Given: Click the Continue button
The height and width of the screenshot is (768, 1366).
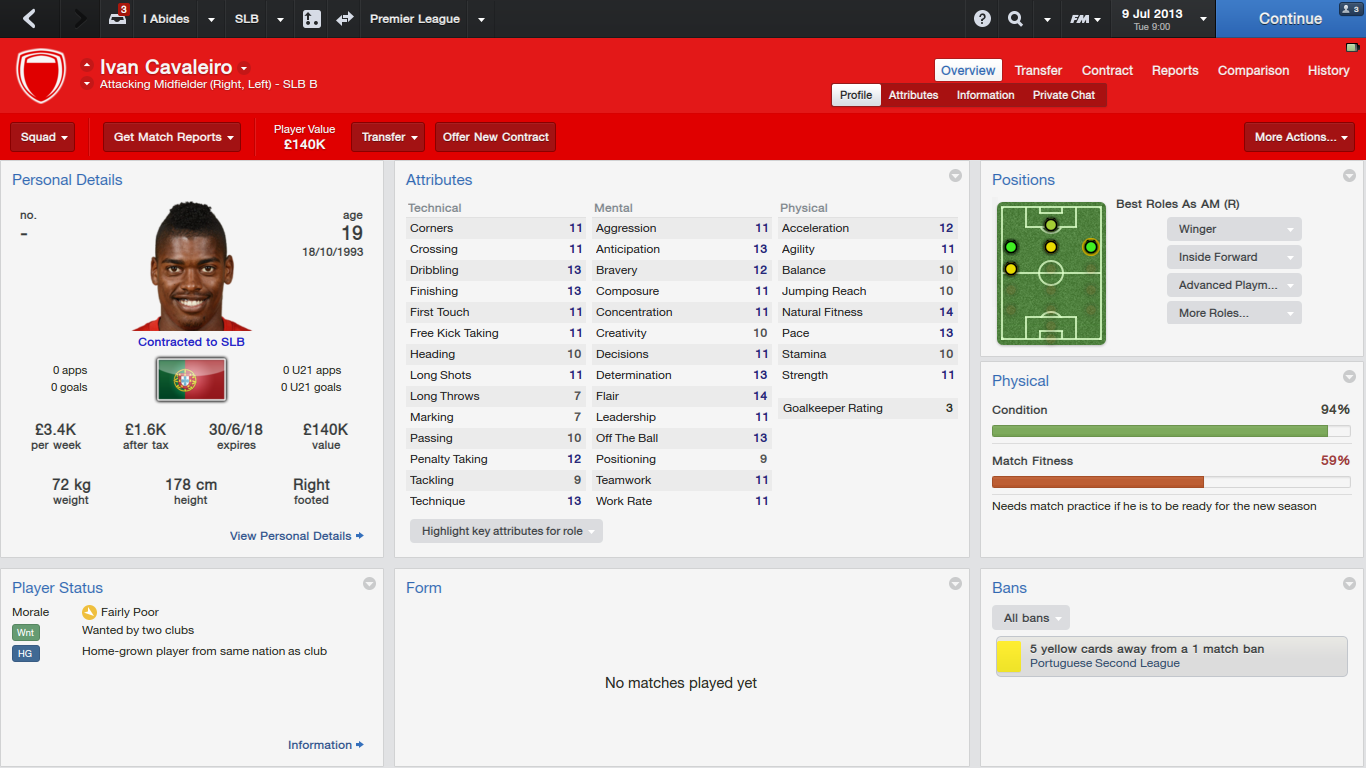Looking at the screenshot, I should coord(1289,18).
